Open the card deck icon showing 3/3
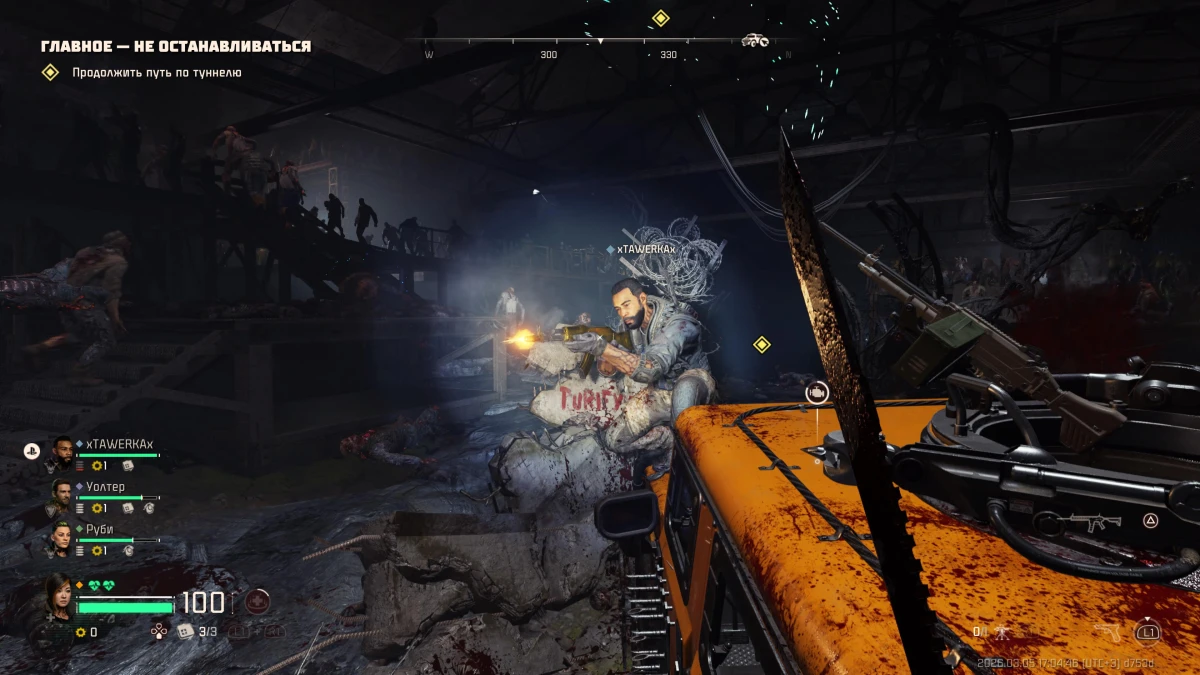Screen dimensions: 1200x675 coord(185,631)
